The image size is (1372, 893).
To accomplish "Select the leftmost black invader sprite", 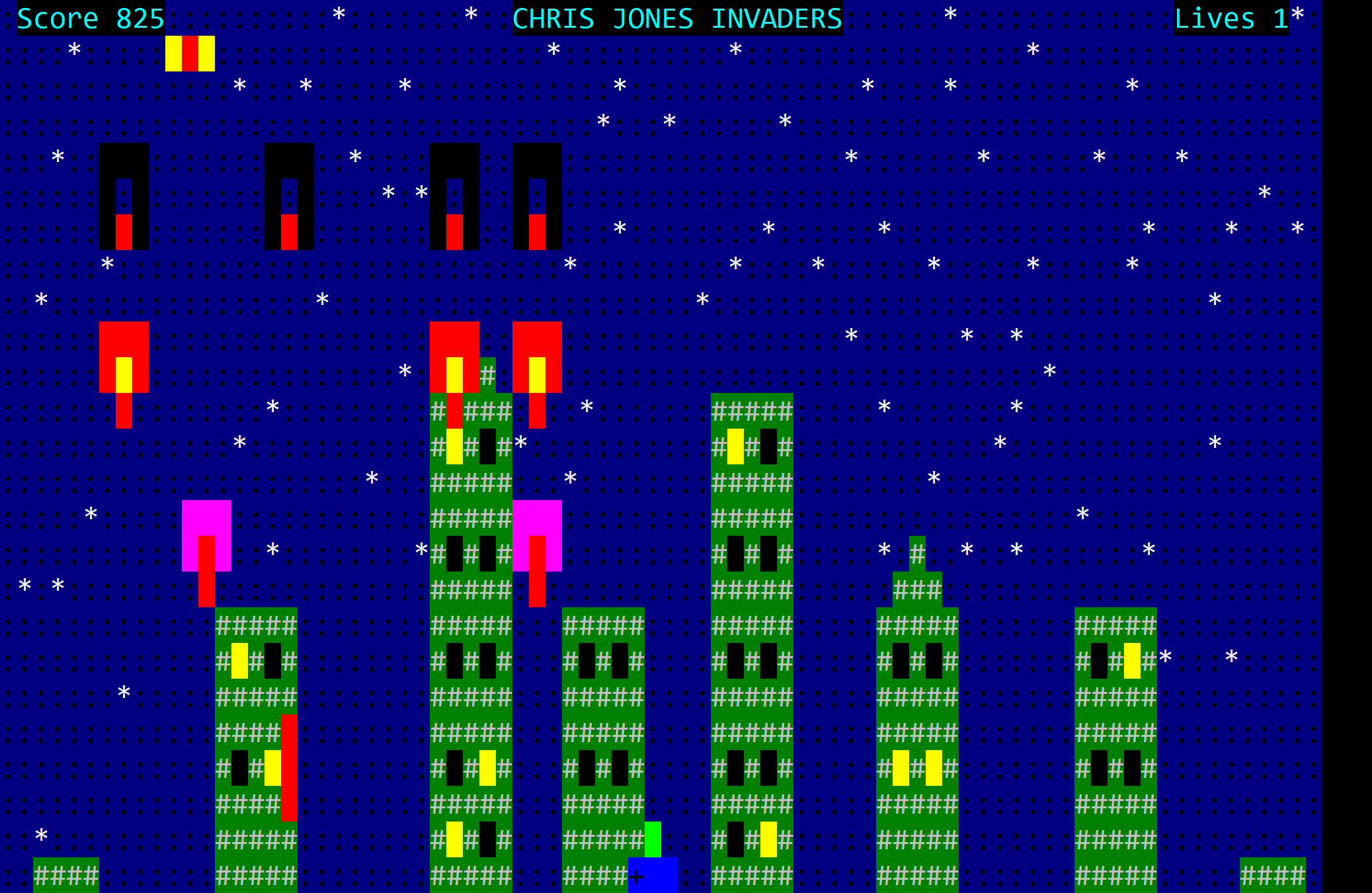I will tap(124, 195).
